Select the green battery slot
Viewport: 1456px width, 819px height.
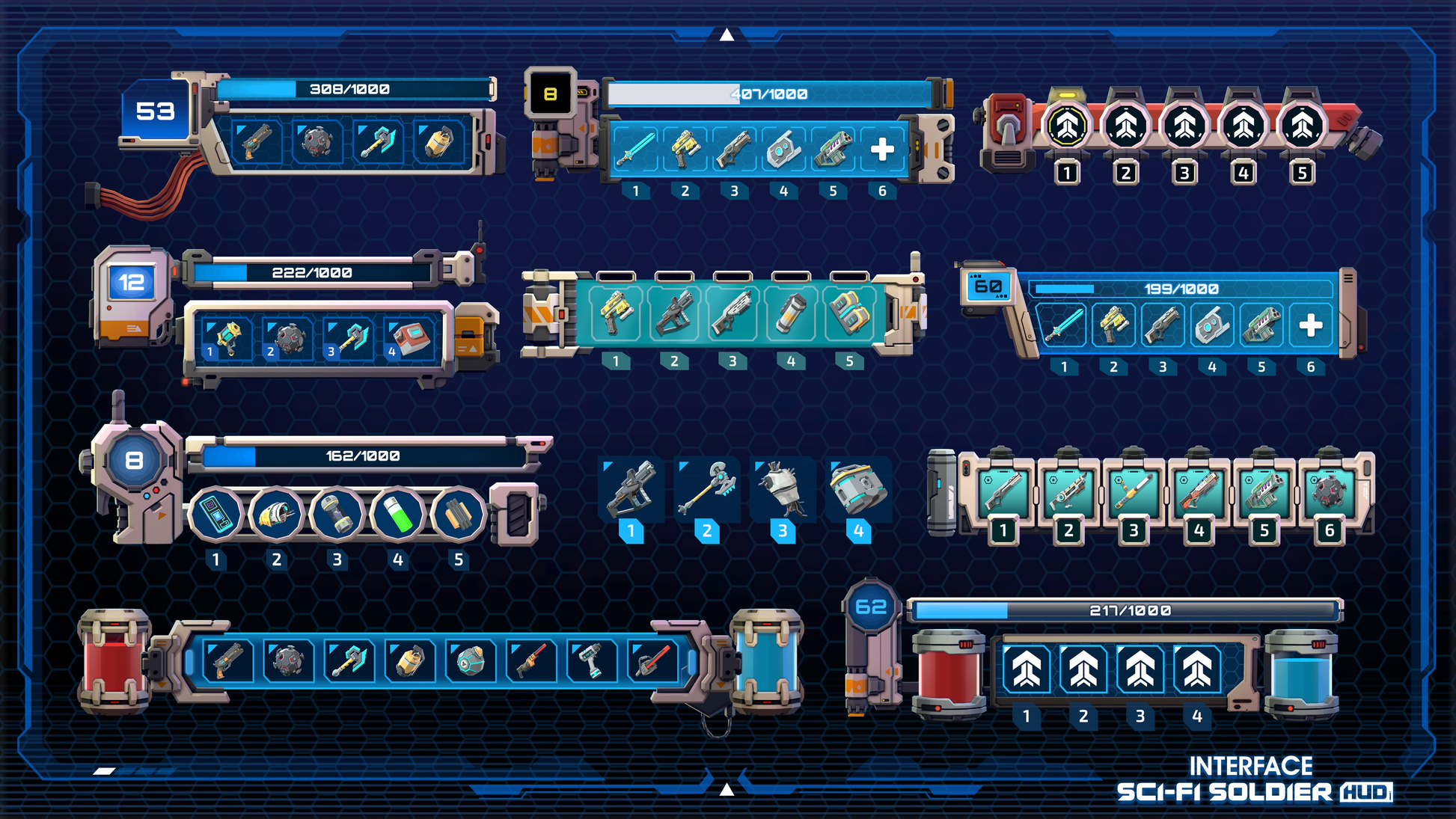tap(397, 515)
